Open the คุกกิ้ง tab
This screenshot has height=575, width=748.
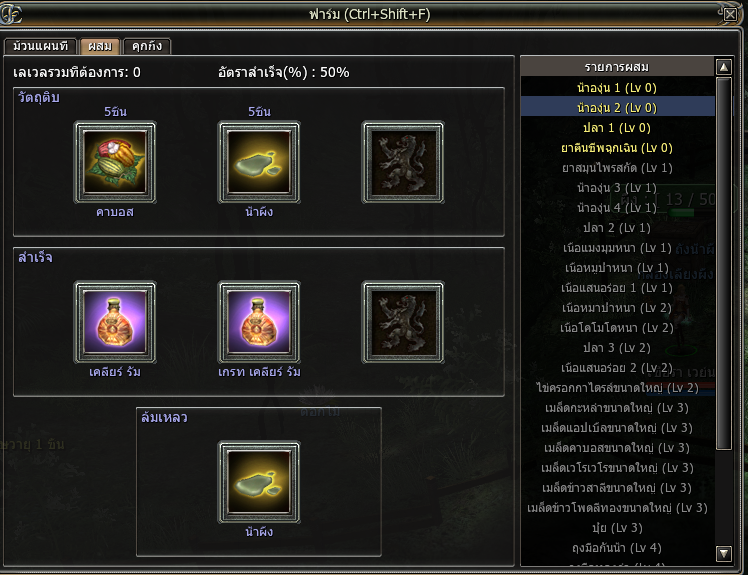(147, 46)
